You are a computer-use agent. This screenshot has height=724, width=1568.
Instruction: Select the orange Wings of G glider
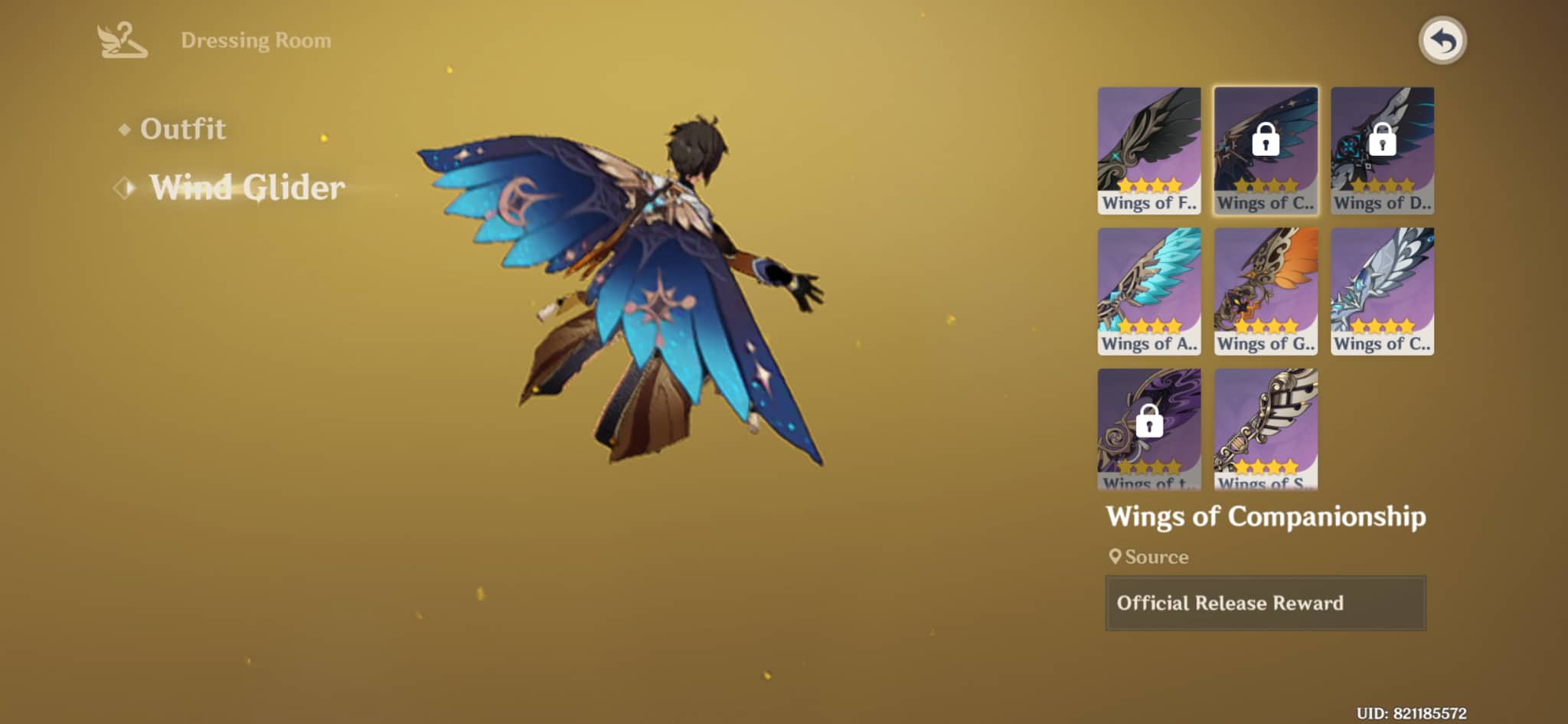click(1266, 291)
